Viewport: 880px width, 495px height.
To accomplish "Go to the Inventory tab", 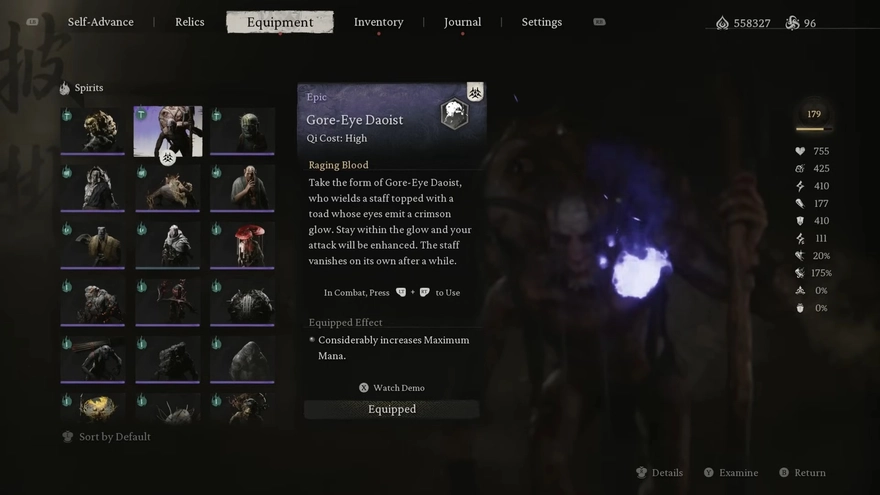I will pyautogui.click(x=378, y=22).
